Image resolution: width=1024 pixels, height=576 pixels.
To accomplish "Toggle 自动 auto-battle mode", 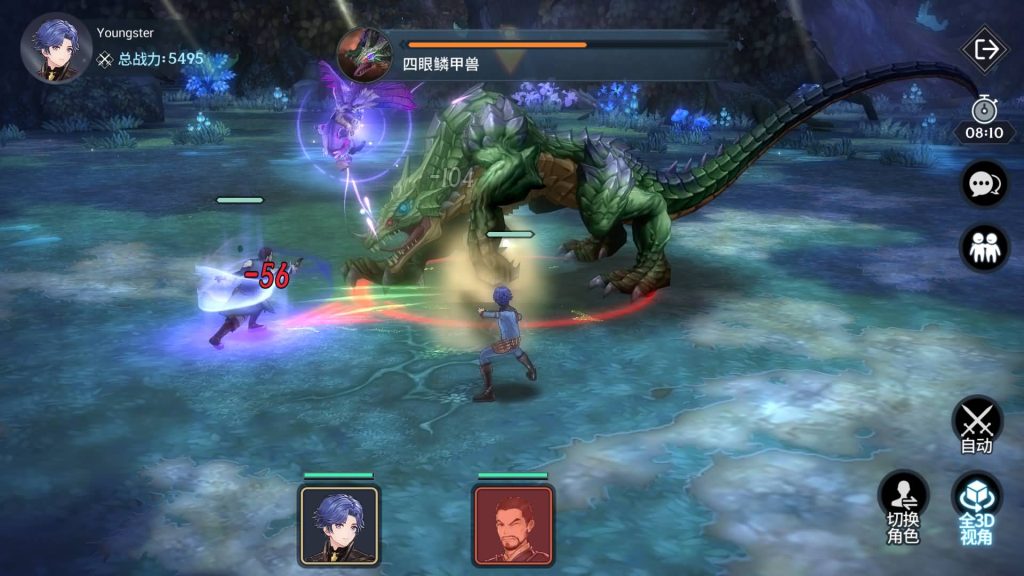I will pyautogui.click(x=977, y=425).
